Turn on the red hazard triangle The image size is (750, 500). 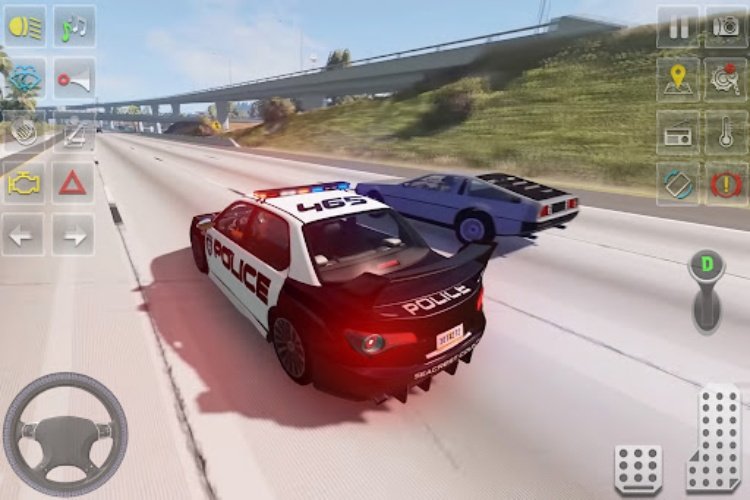pos(73,183)
